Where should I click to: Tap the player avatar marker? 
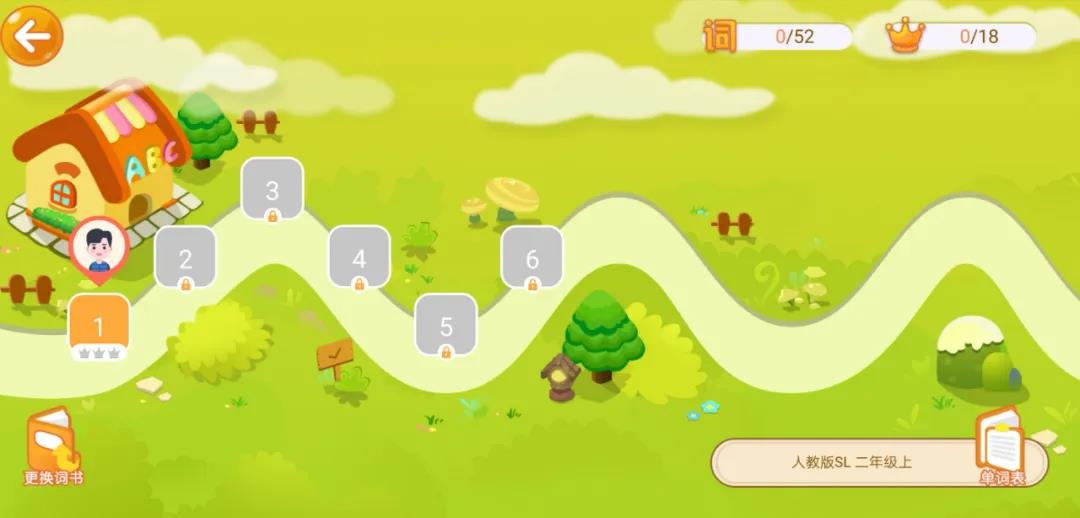point(99,245)
